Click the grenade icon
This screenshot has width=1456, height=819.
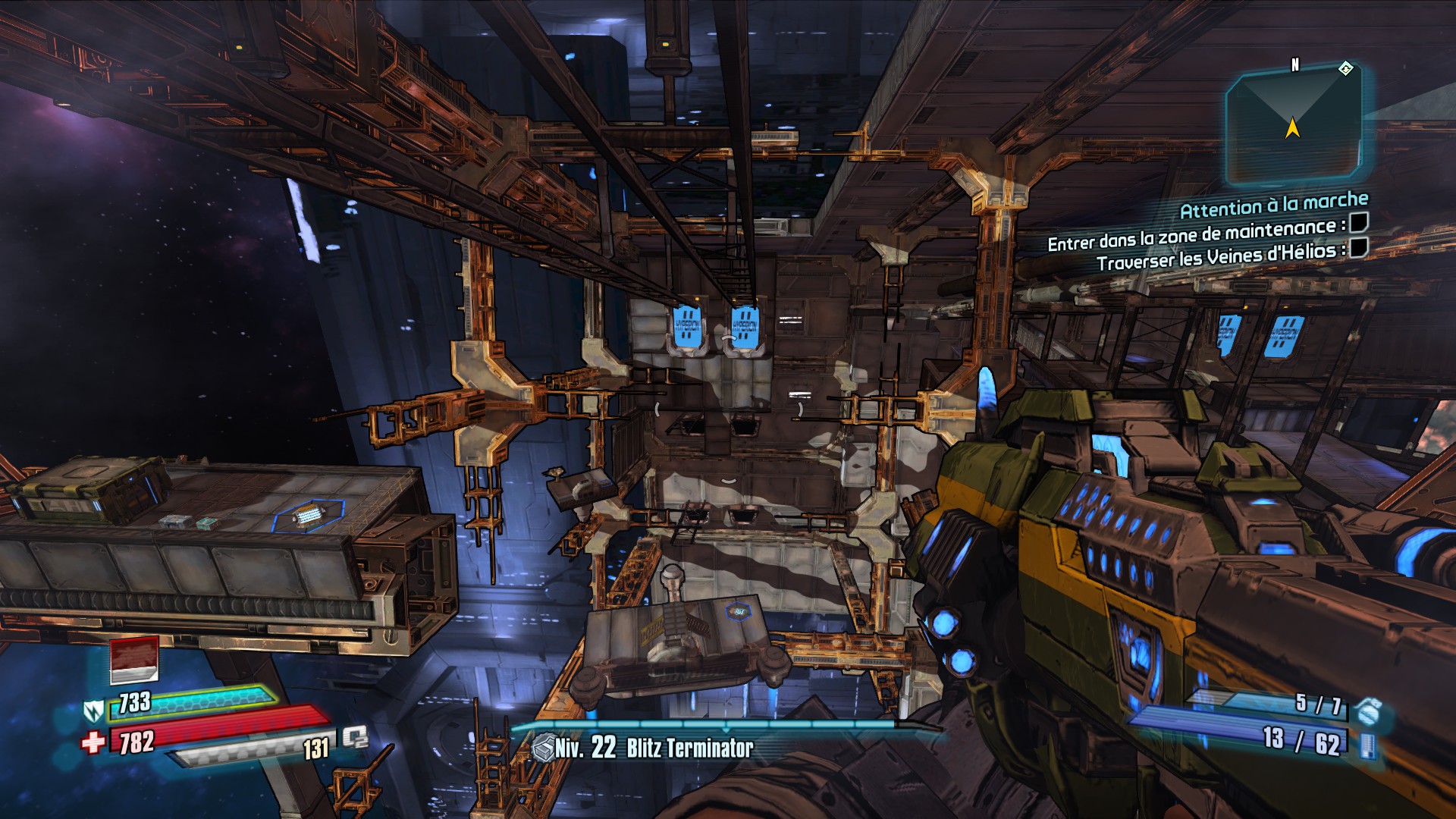pos(1369,711)
